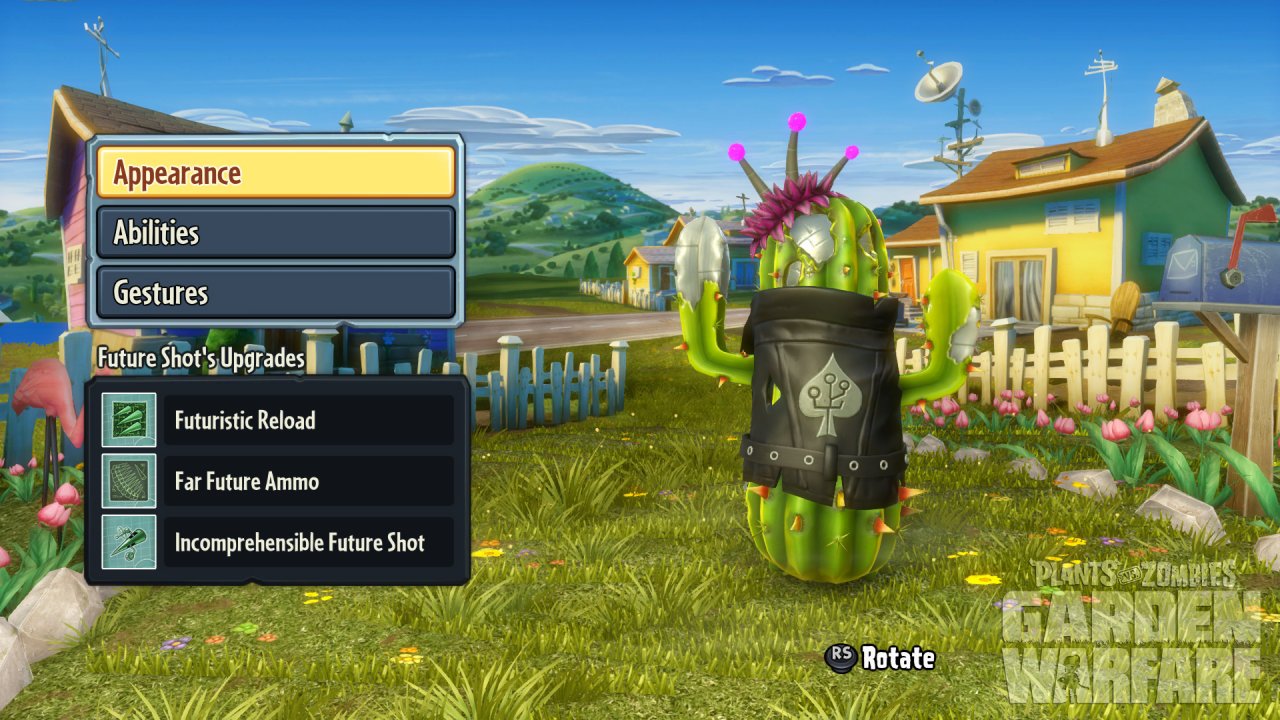Open the Abilities menu
The height and width of the screenshot is (720, 1280).
[x=275, y=232]
